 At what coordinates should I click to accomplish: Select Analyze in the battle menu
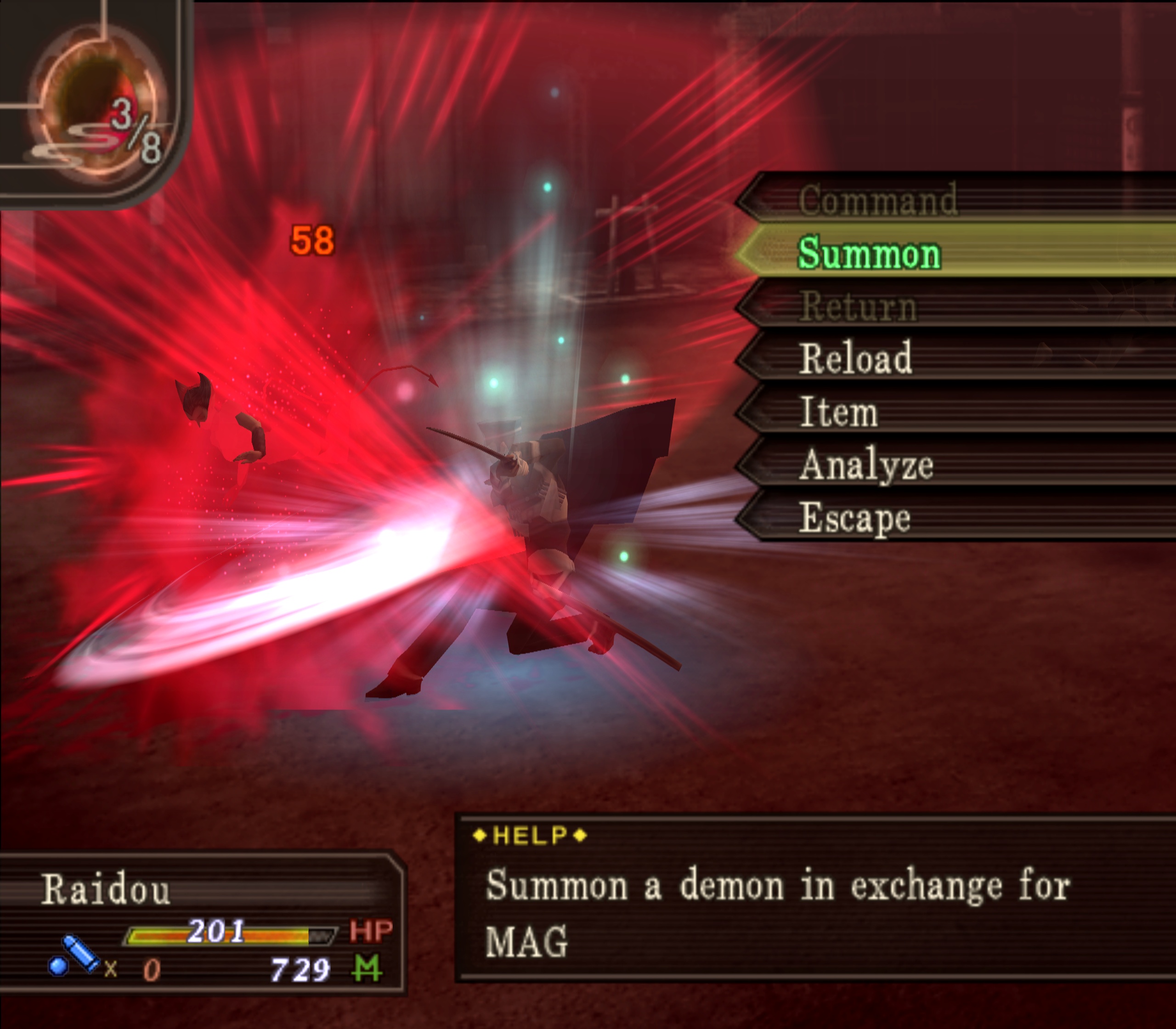866,464
